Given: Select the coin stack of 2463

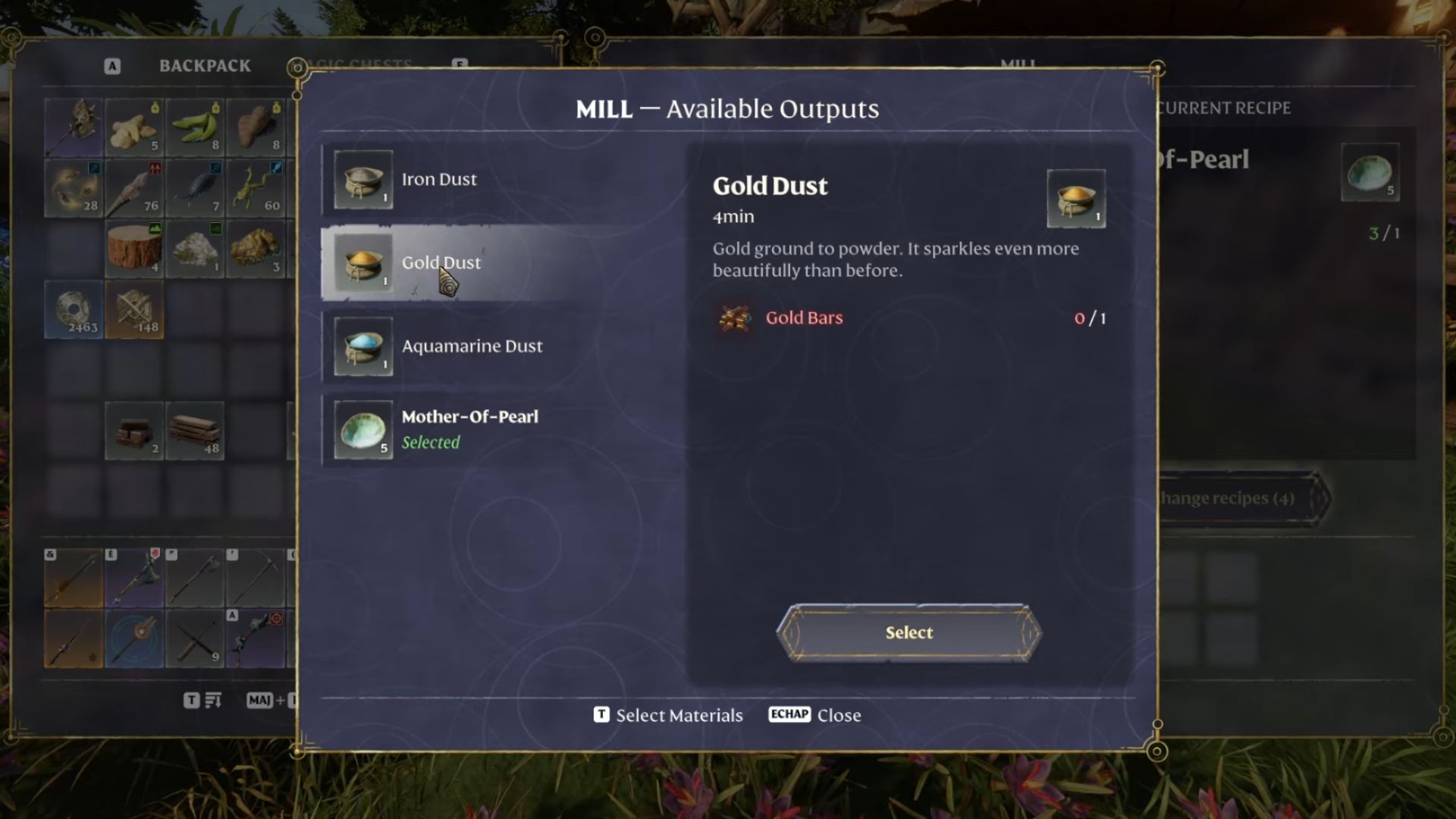Looking at the screenshot, I should click(x=74, y=309).
